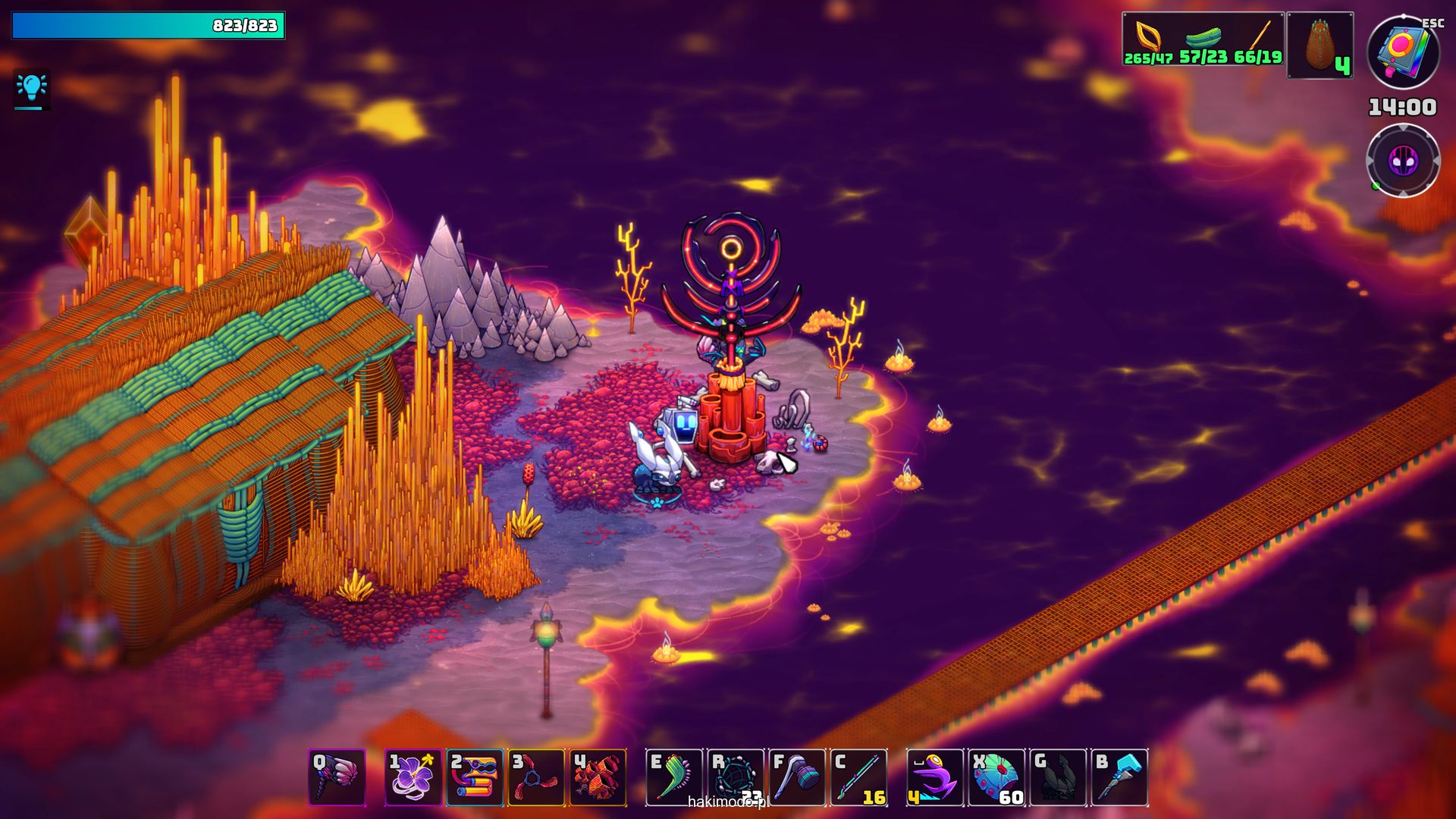Equip the hammer tool in slot F
The height and width of the screenshot is (819, 1456).
coord(797,777)
